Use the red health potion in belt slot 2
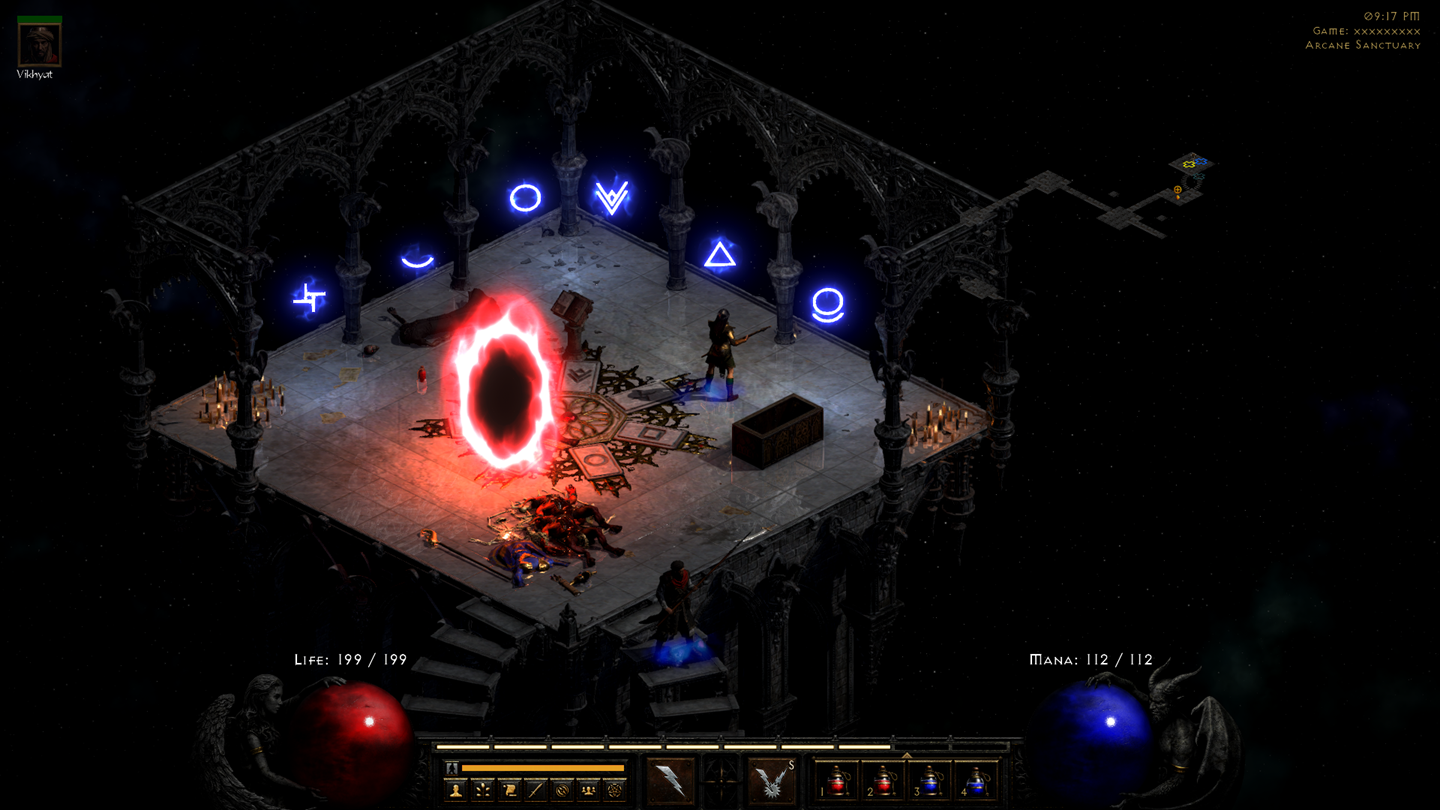This screenshot has width=1440, height=810. [884, 781]
